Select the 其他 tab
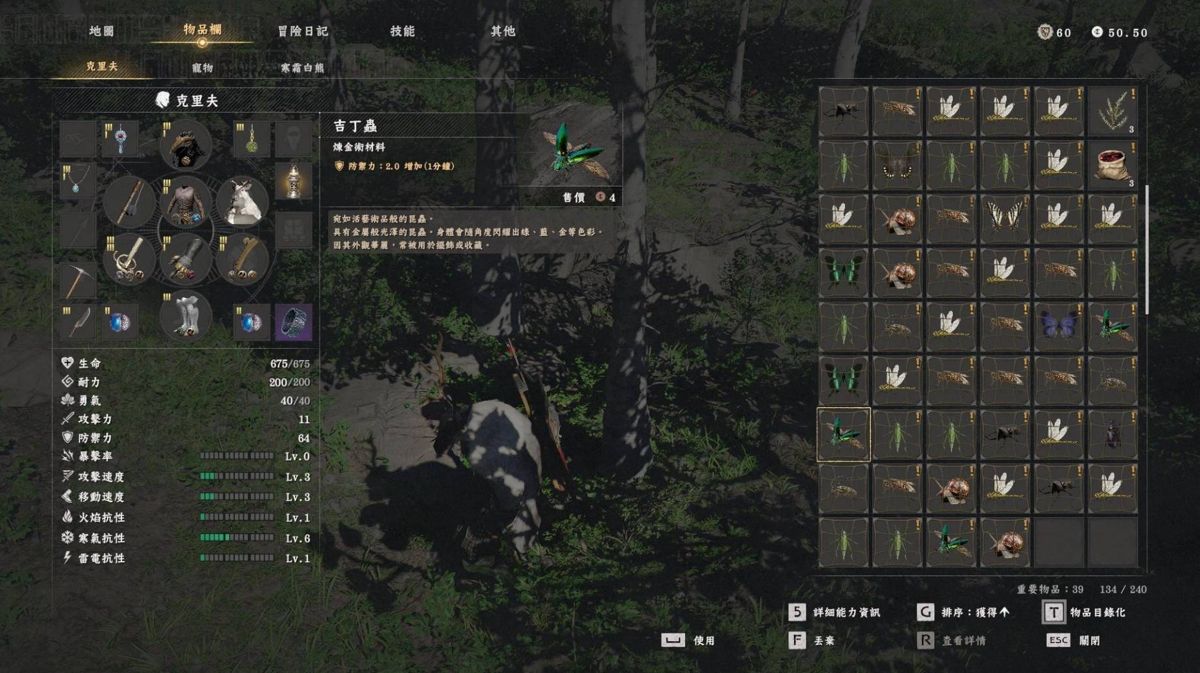This screenshot has height=673, width=1200. click(503, 31)
